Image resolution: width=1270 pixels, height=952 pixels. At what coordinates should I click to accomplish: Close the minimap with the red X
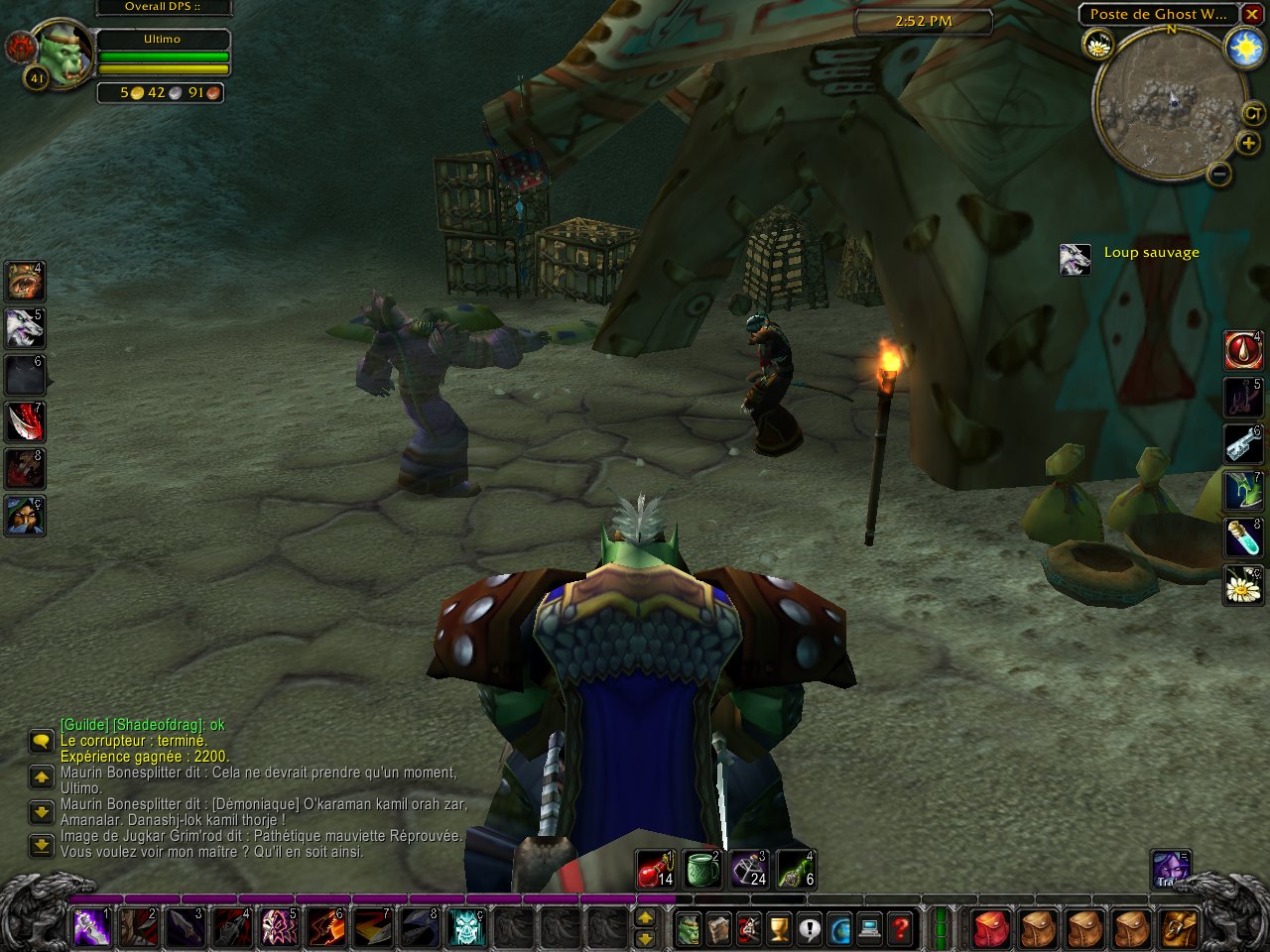(1252, 14)
